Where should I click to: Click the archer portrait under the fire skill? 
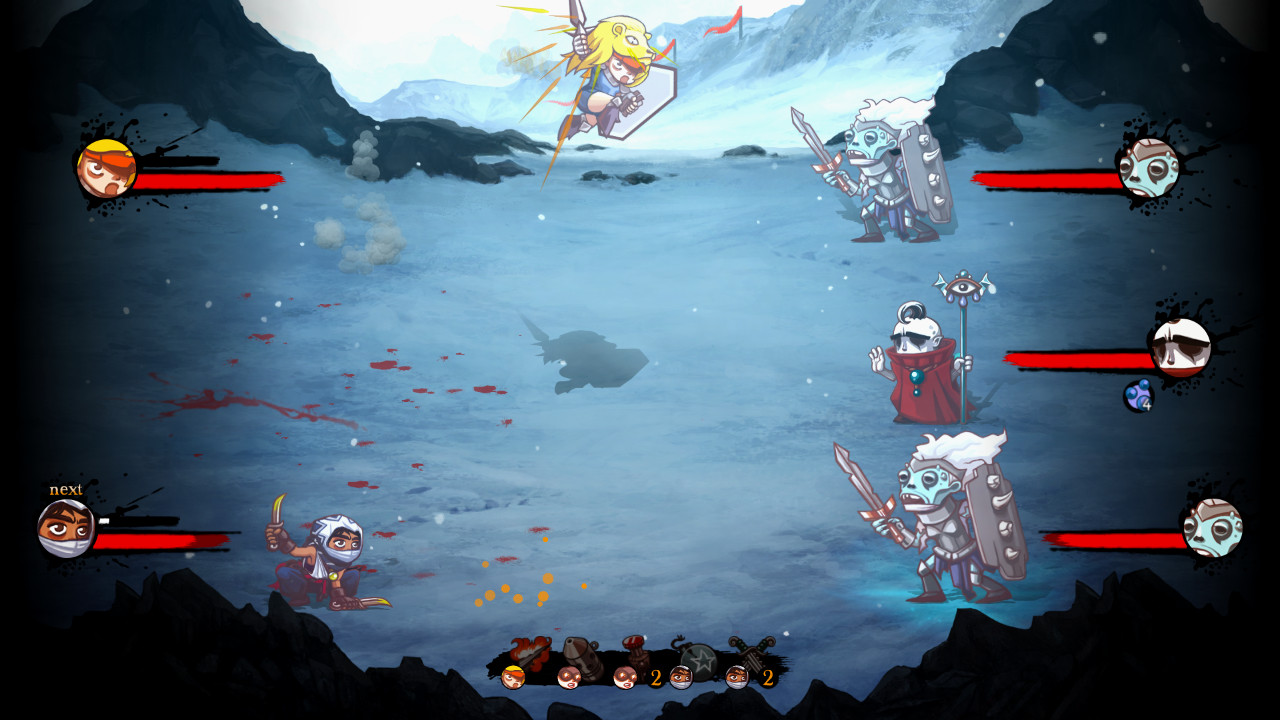(x=514, y=677)
